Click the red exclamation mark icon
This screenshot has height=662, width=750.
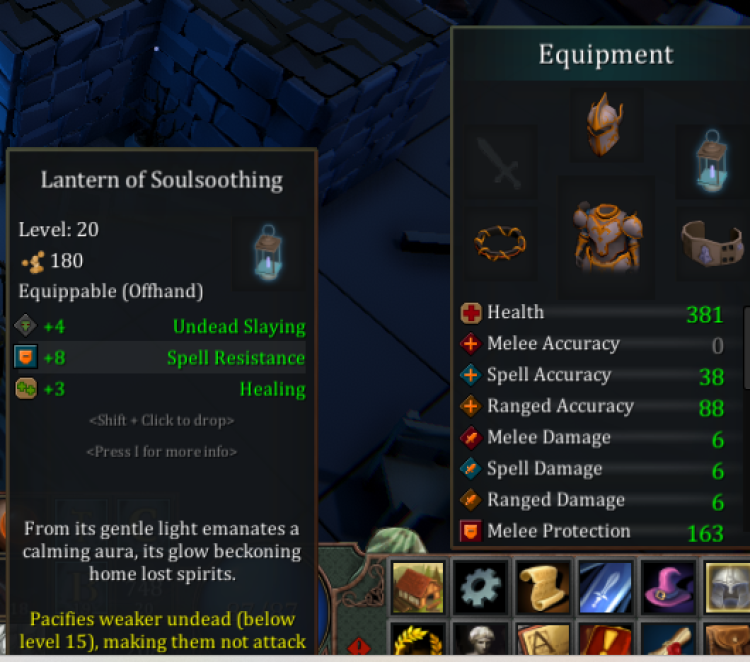[x=606, y=642]
